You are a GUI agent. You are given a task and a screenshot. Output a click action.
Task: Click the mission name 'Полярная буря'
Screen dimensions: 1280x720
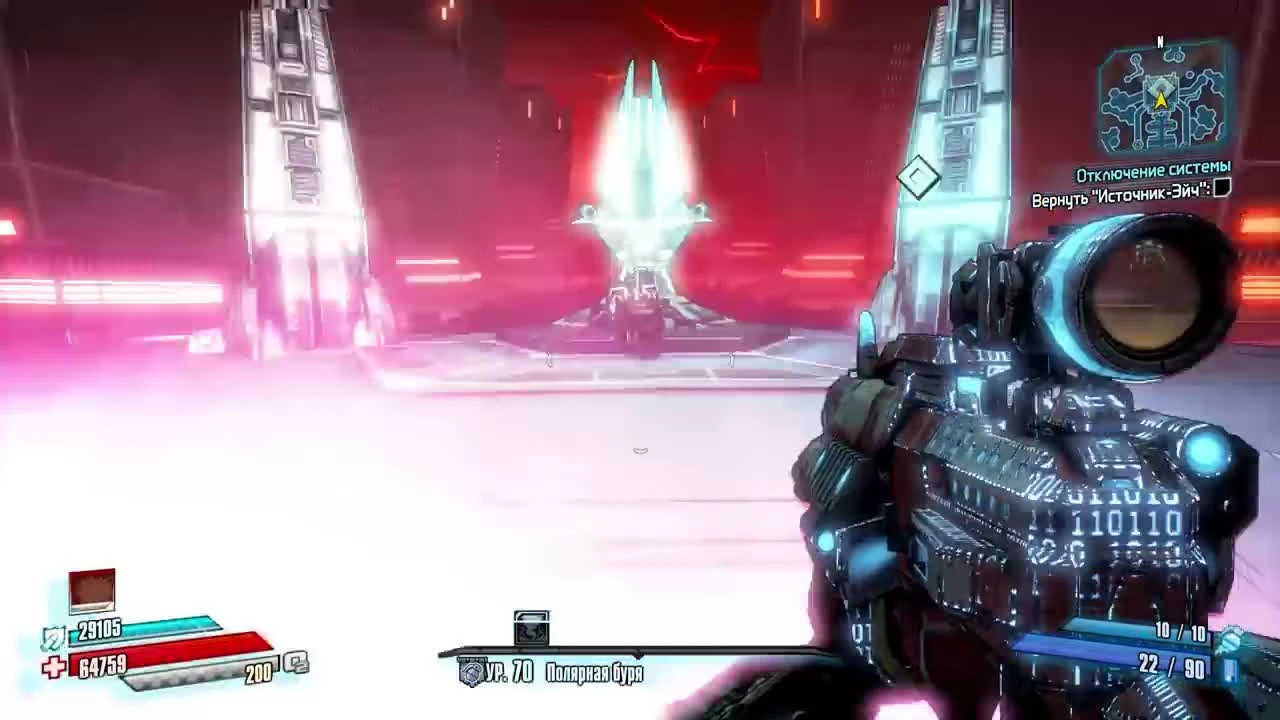(592, 674)
